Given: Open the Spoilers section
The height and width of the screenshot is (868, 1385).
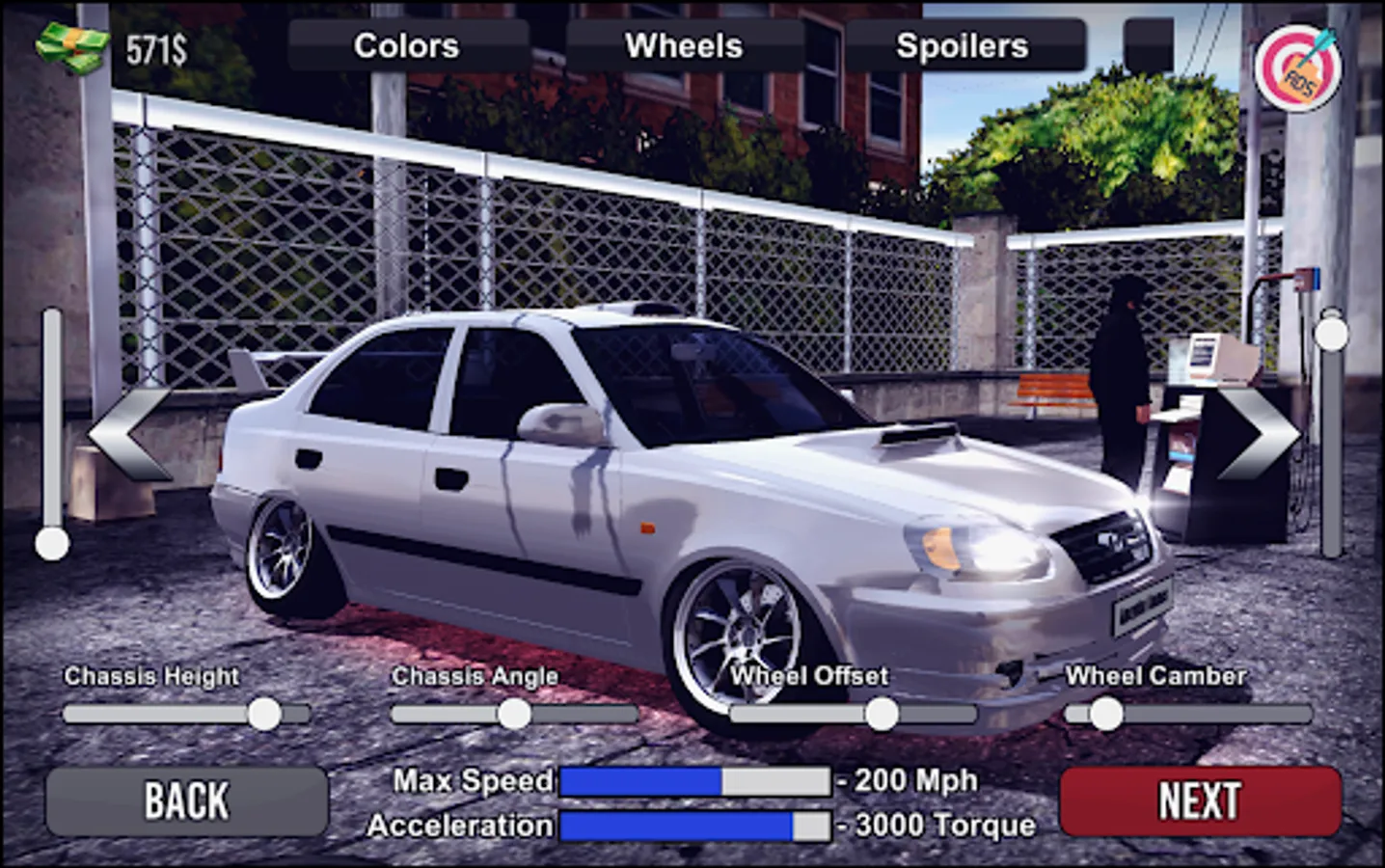Looking at the screenshot, I should (x=962, y=45).
